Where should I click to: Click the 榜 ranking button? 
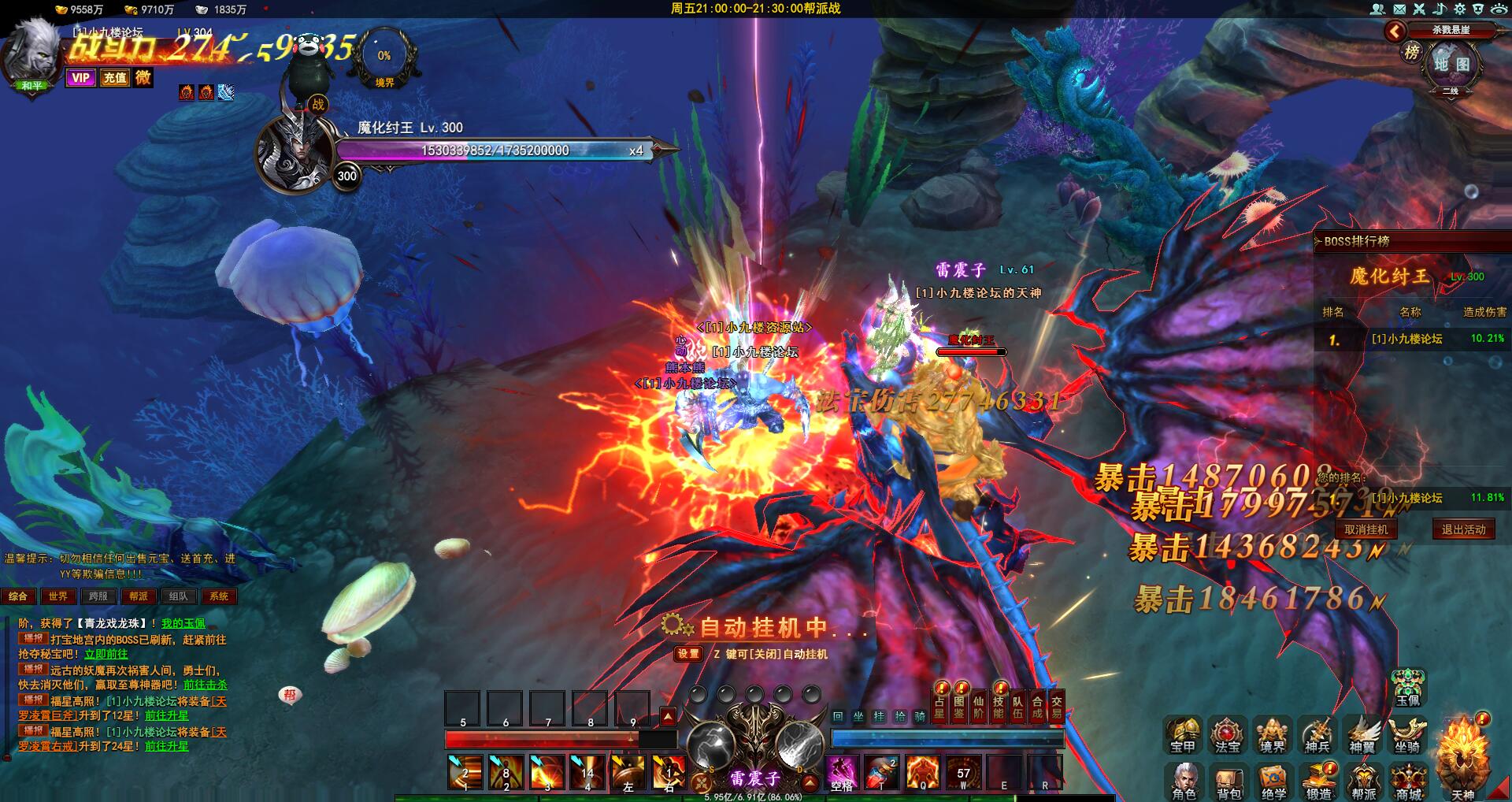[1412, 53]
